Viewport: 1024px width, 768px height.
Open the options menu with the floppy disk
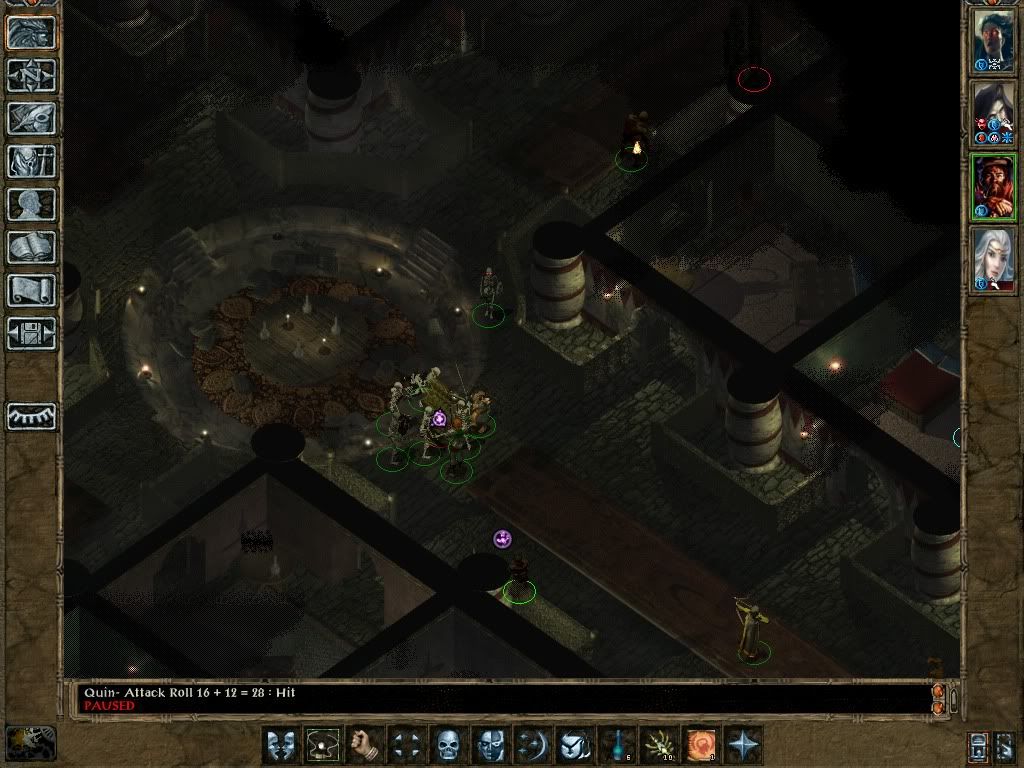tap(32, 333)
